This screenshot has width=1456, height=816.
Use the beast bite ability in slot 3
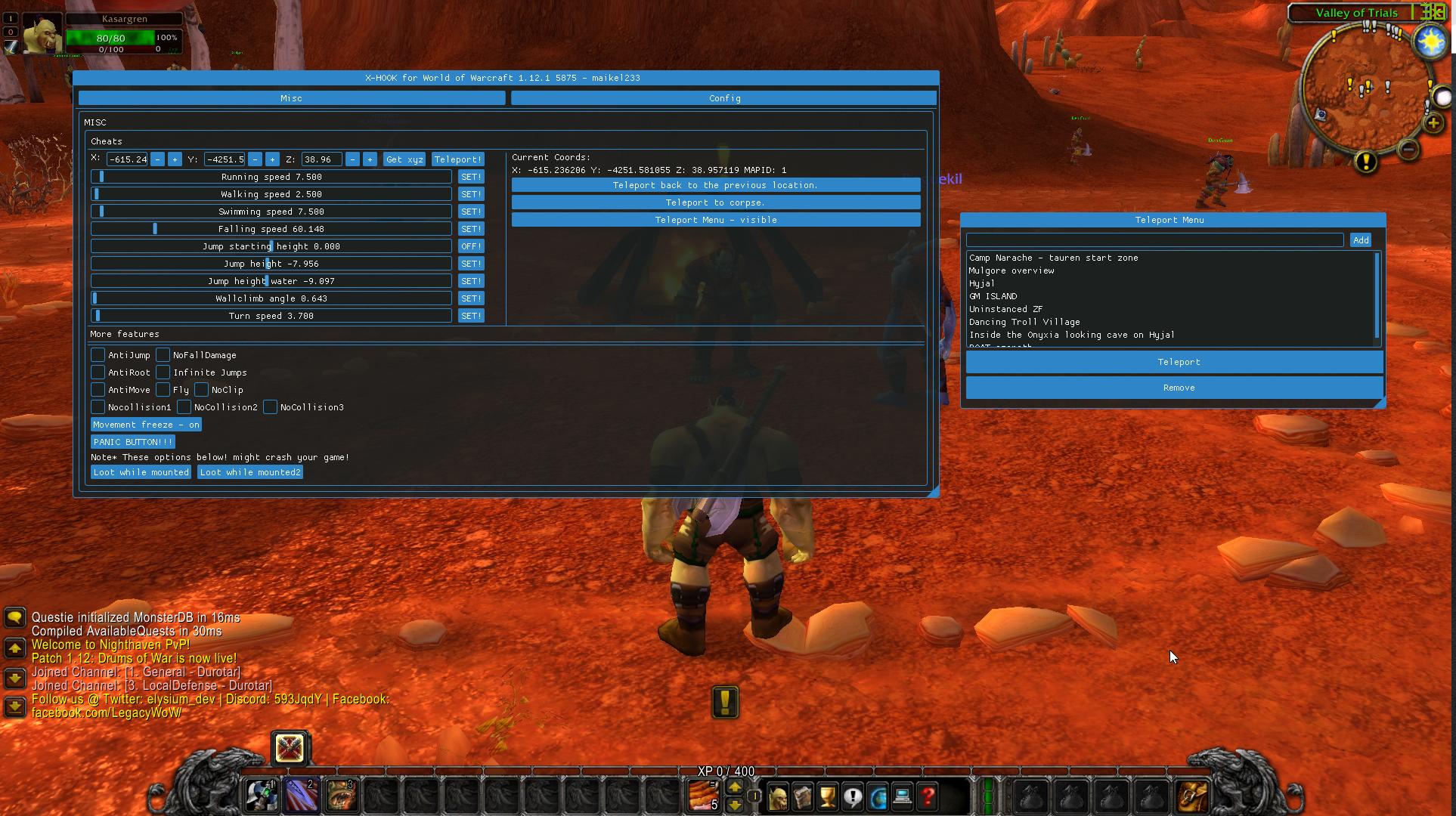(341, 795)
